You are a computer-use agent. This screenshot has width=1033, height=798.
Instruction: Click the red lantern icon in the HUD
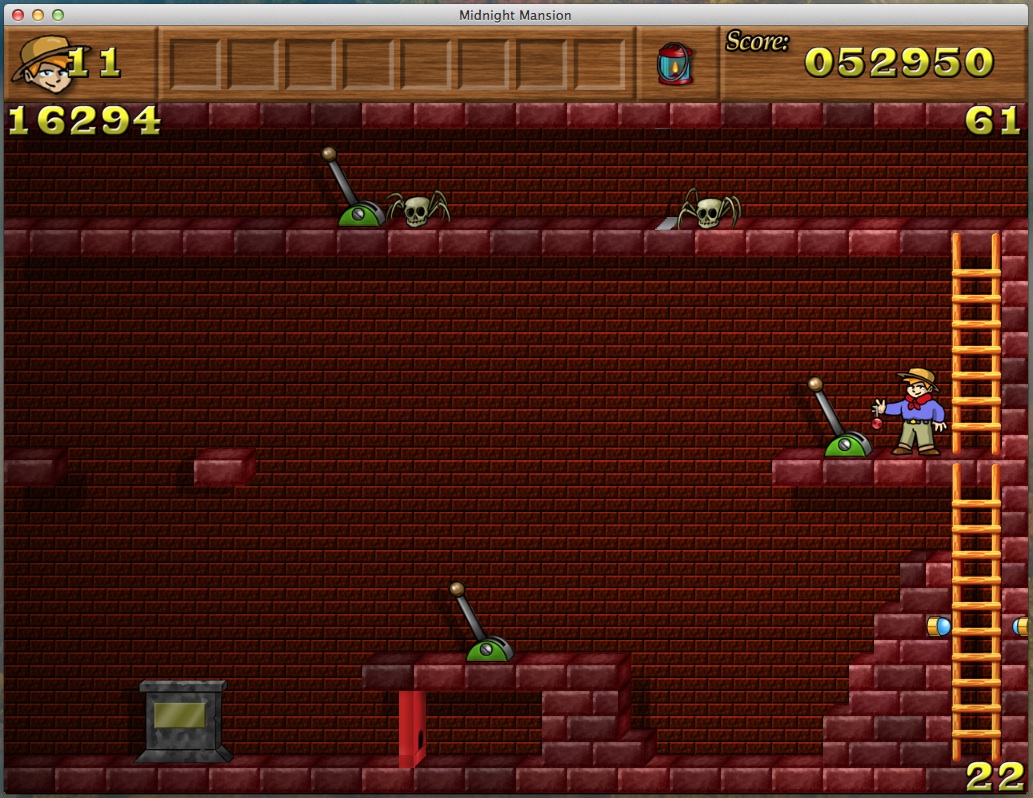673,63
